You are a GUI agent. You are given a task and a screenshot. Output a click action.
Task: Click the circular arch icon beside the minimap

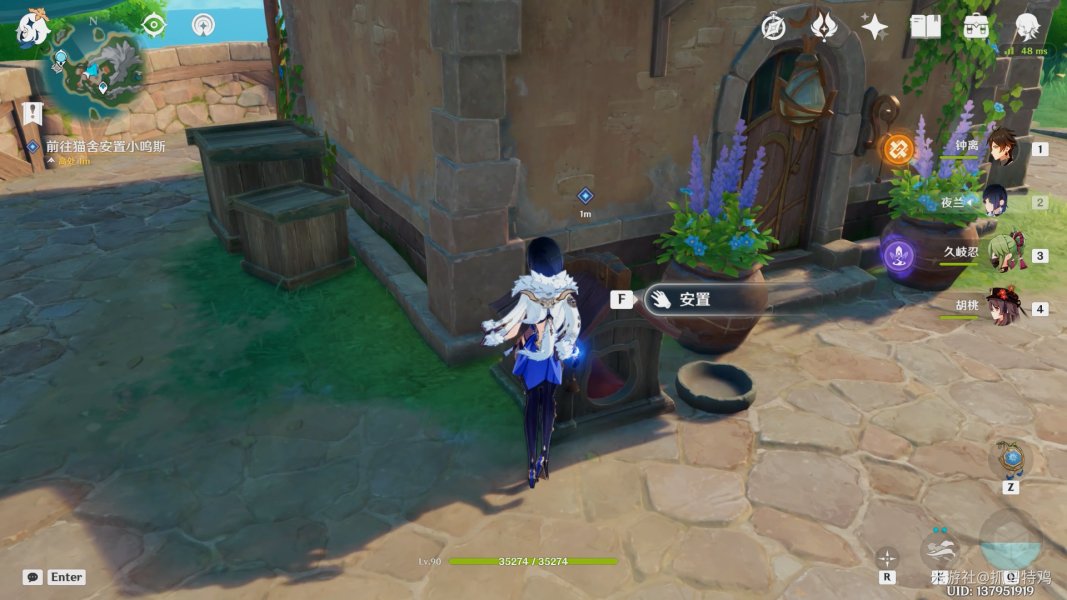click(x=204, y=25)
